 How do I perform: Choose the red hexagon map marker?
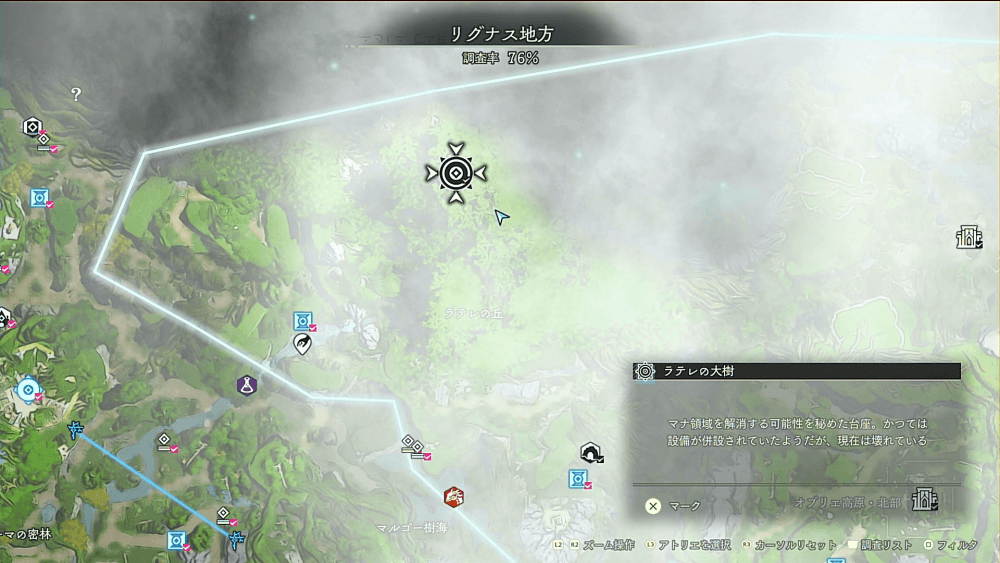[x=453, y=496]
